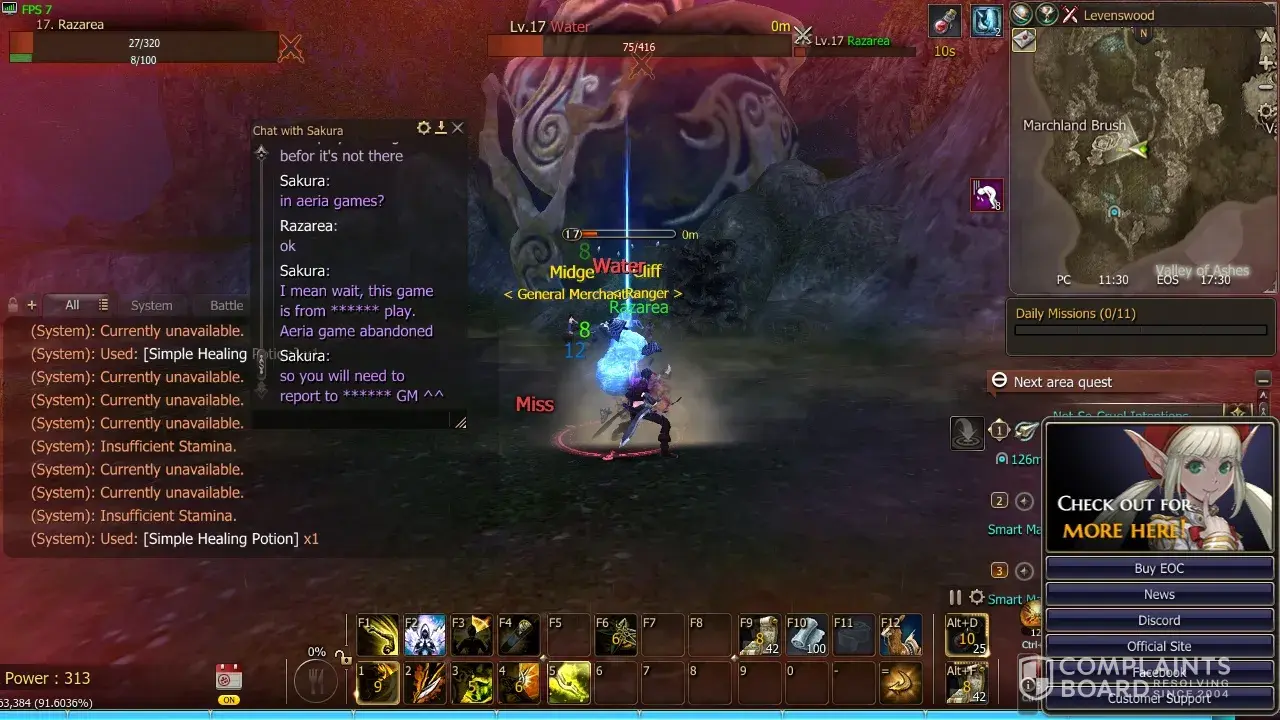1280x720 pixels.
Task: Switch to the System chat tab
Action: coord(152,305)
